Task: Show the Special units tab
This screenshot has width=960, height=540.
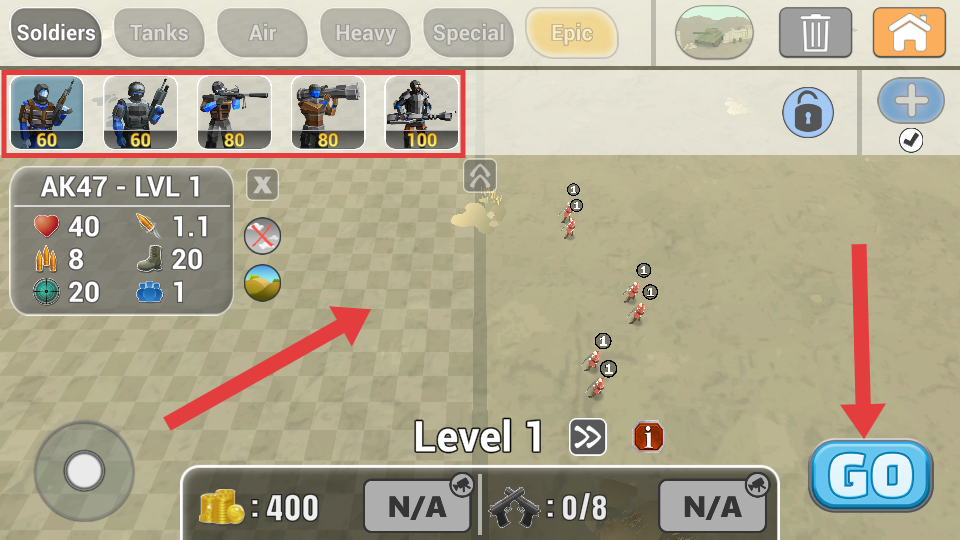Action: point(468,33)
